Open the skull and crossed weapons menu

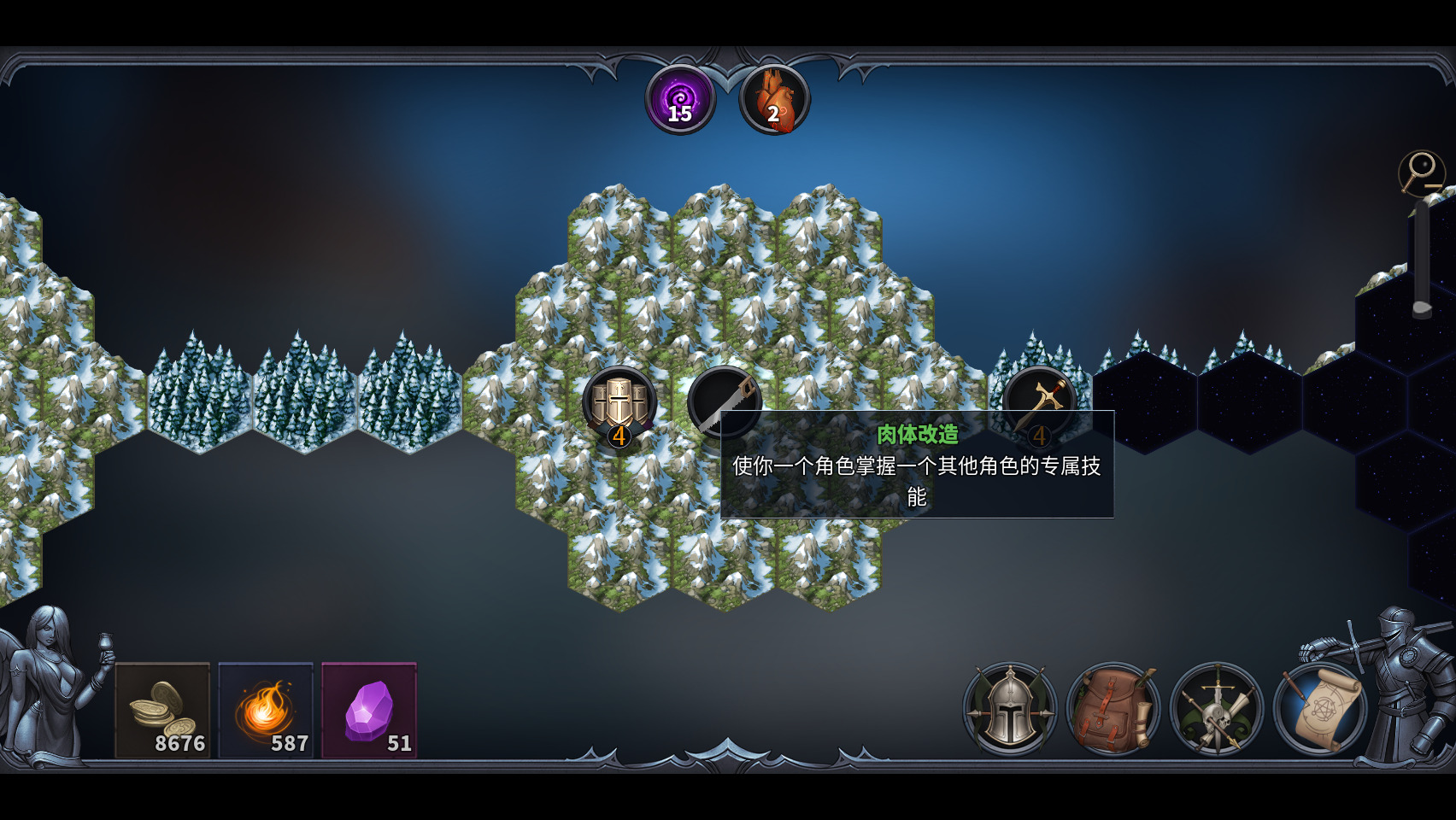pos(1217,709)
